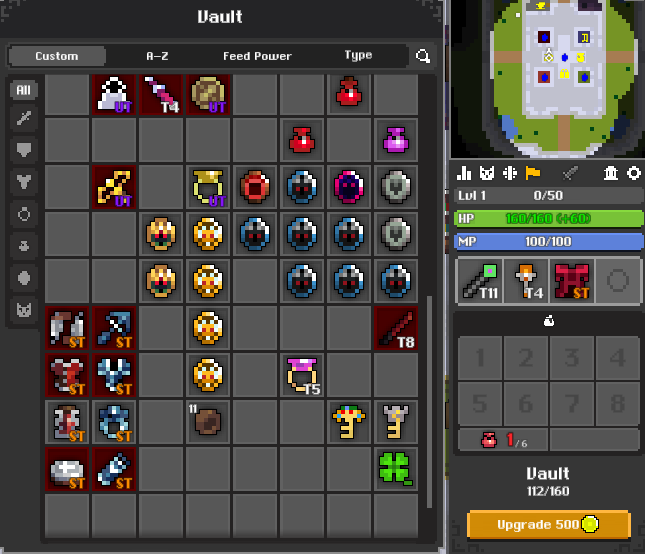Select the T8 dark red weapon
645x554 pixels.
pyautogui.click(x=396, y=328)
